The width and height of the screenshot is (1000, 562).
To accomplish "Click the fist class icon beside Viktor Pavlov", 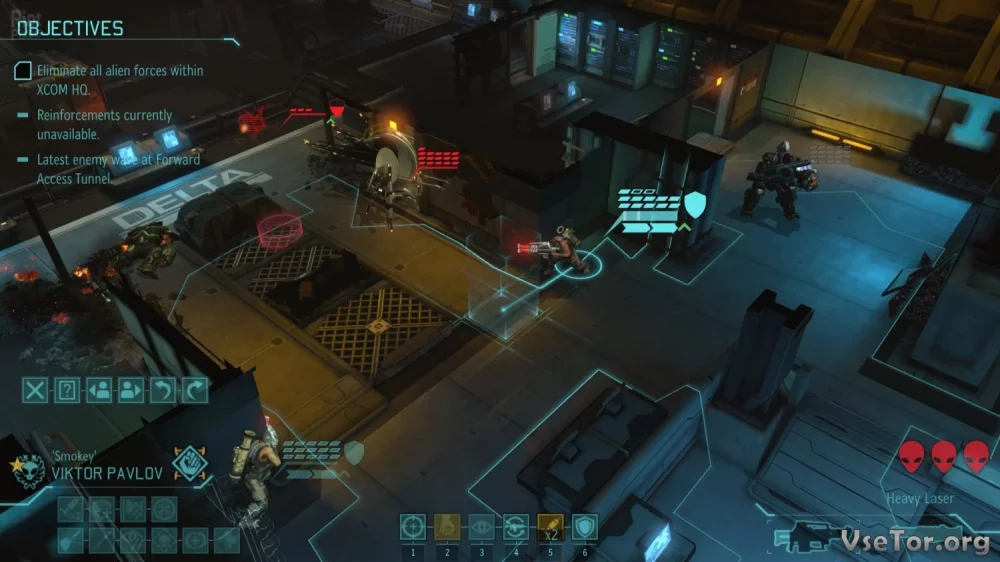I will pyautogui.click(x=189, y=464).
